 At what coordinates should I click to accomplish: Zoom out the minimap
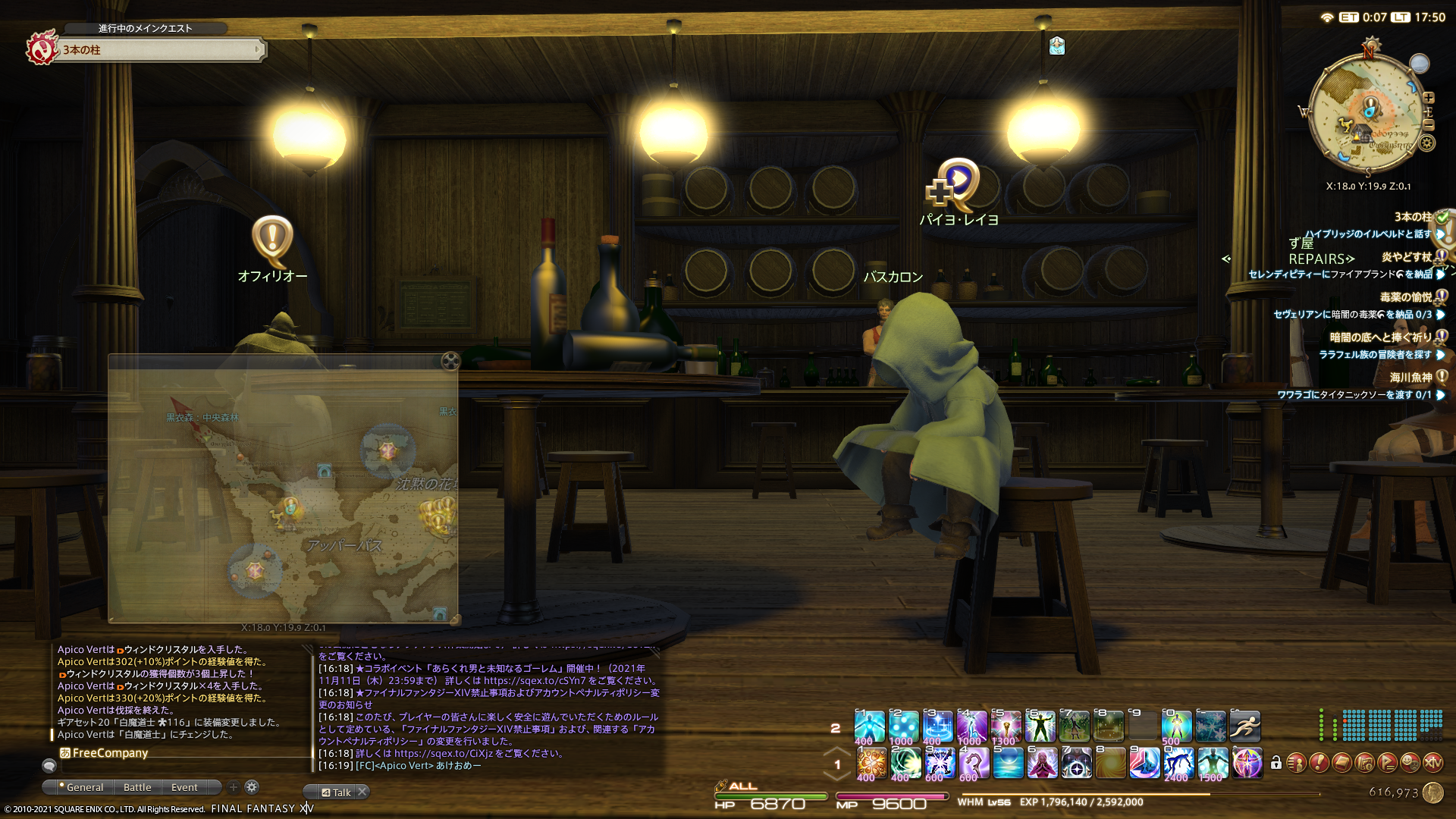pyautogui.click(x=1429, y=124)
